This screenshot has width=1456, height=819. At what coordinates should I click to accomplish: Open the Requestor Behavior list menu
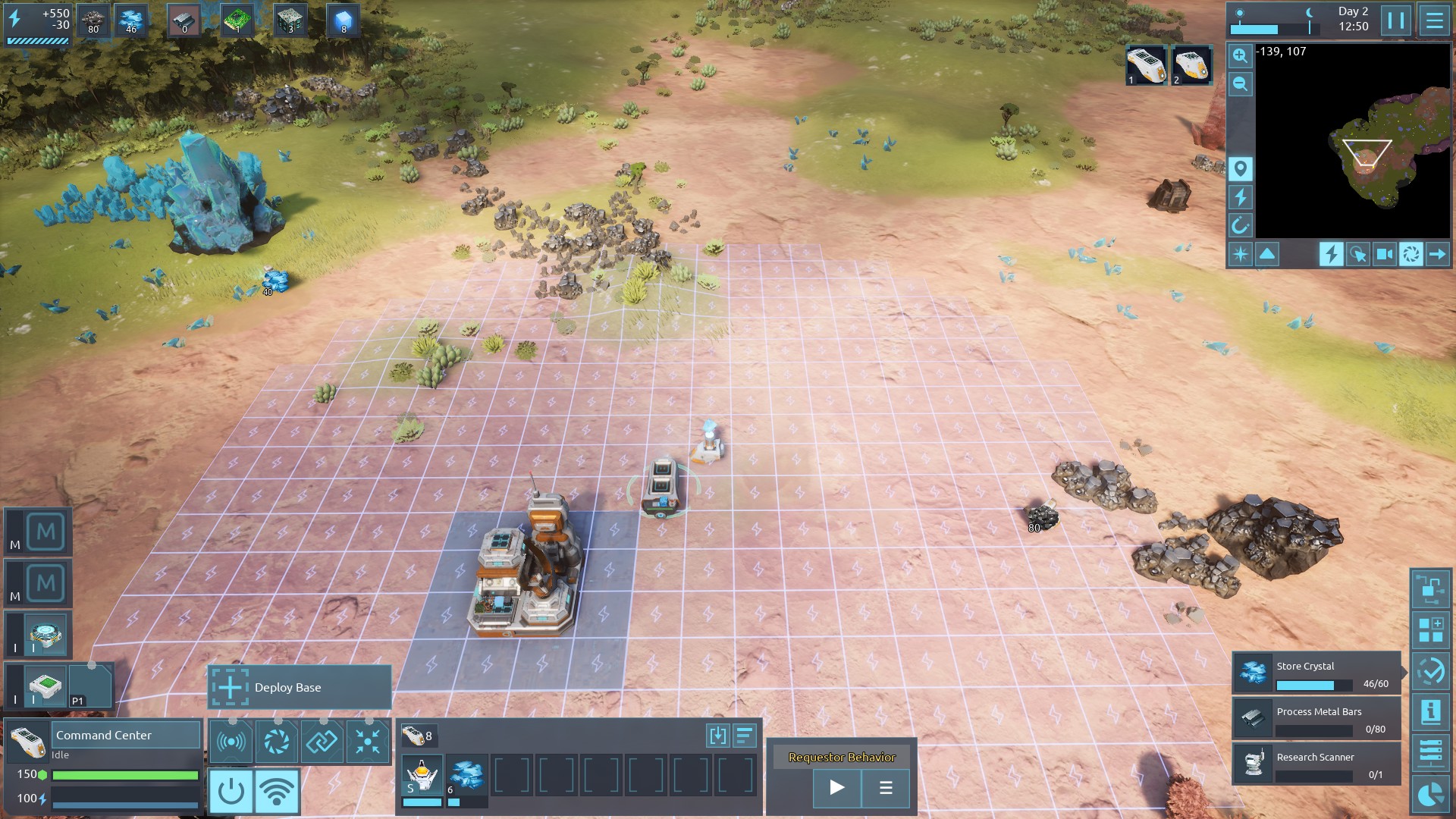[x=885, y=787]
